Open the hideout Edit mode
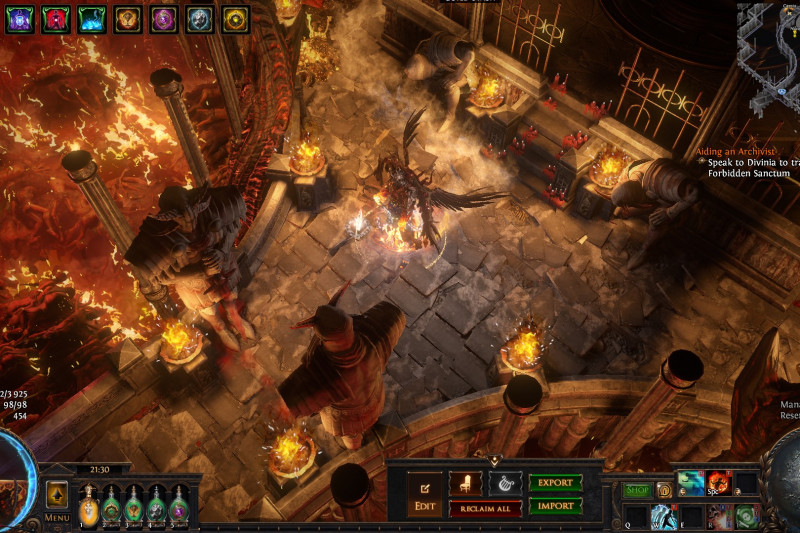Image resolution: width=800 pixels, height=533 pixels. (x=424, y=496)
